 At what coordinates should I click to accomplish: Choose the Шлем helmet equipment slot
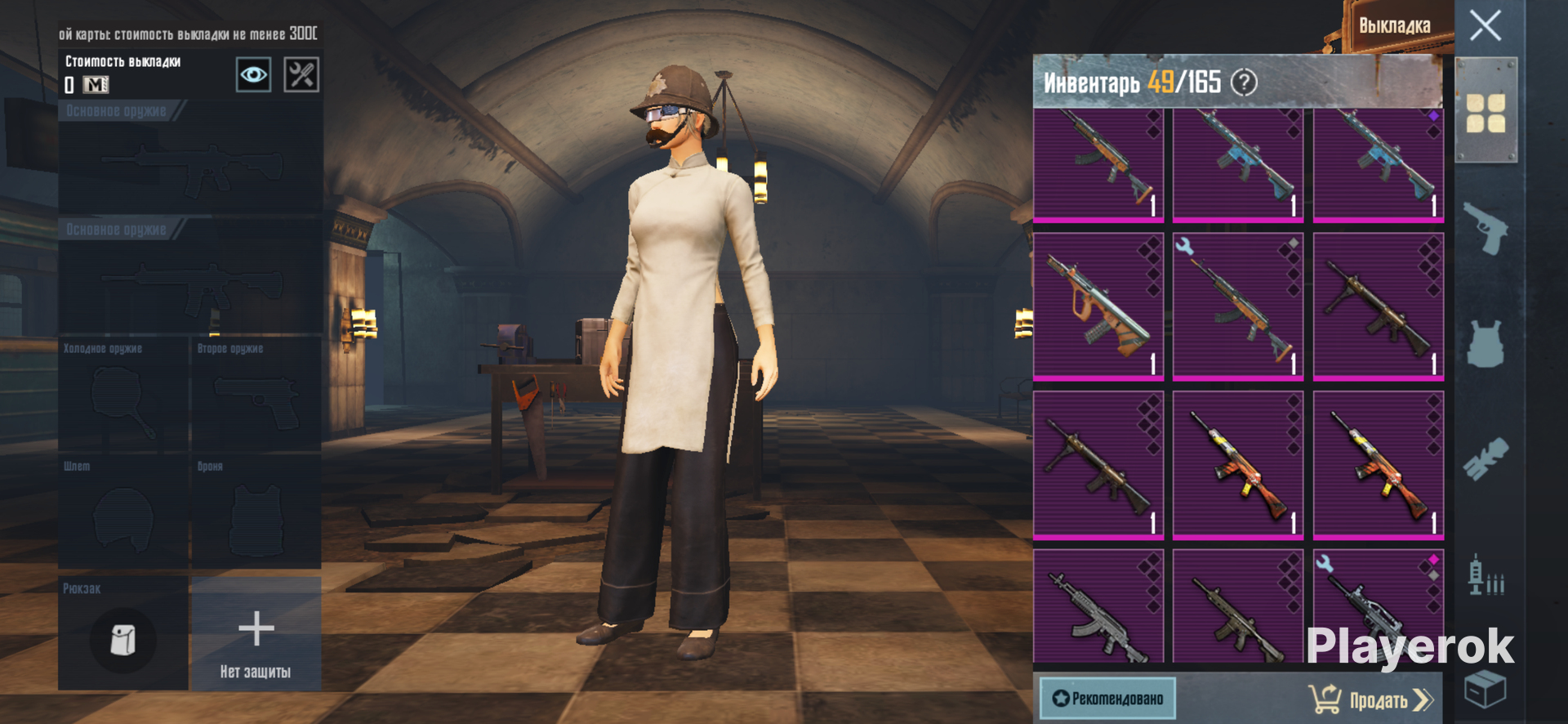tap(123, 512)
